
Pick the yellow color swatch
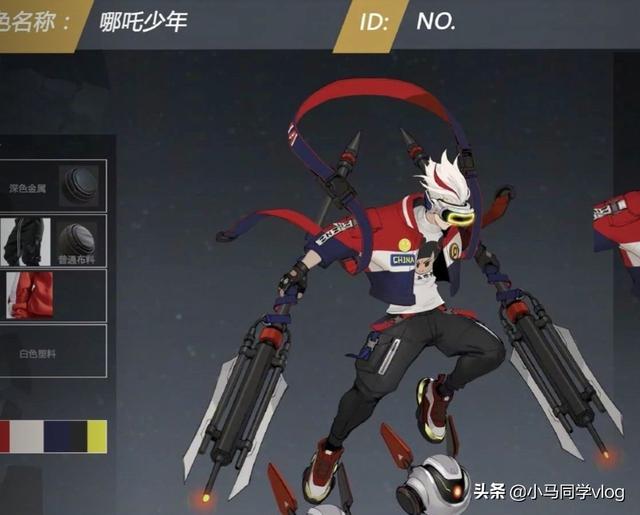tap(96, 436)
